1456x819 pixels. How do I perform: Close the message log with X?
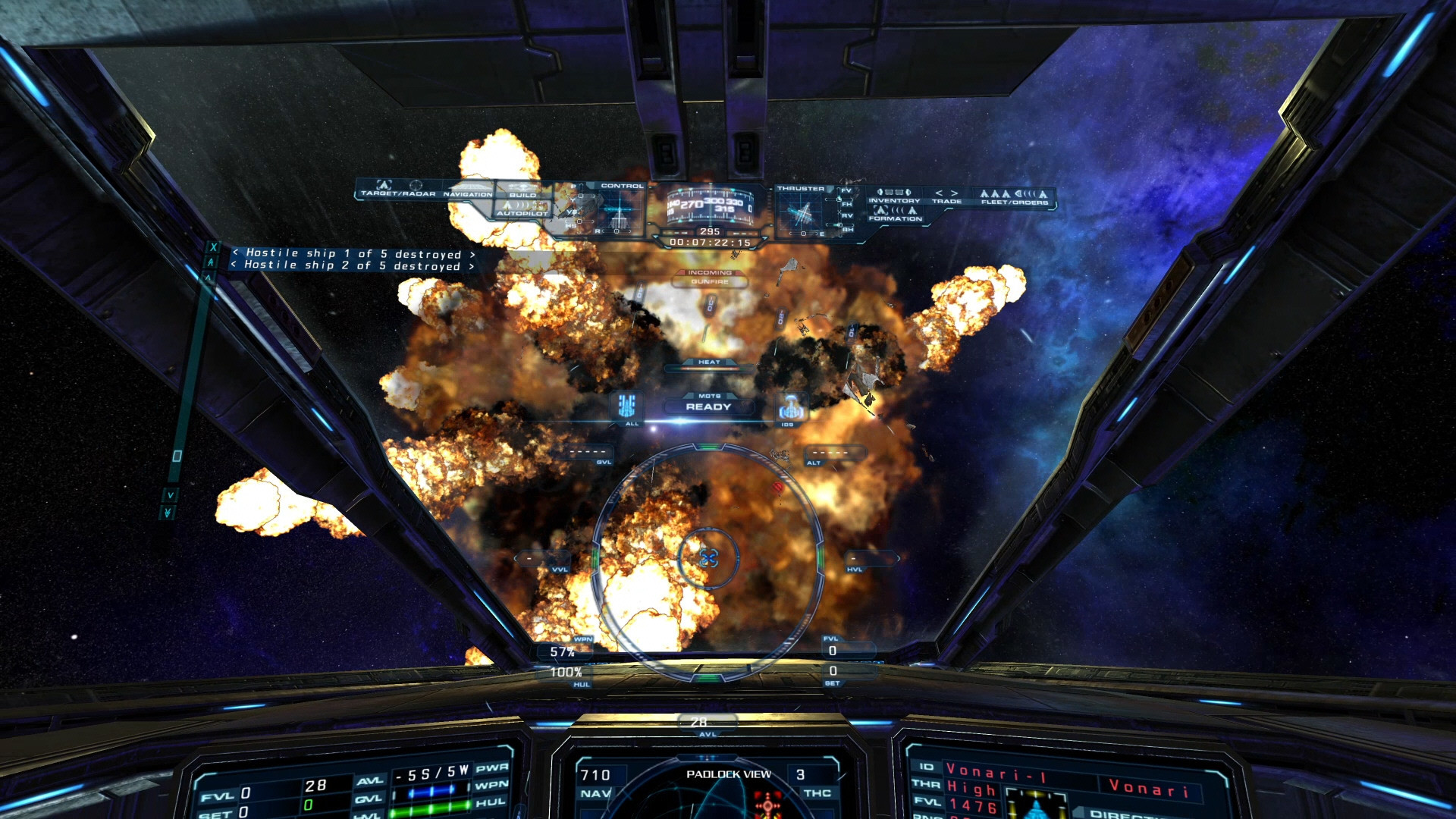[213, 247]
